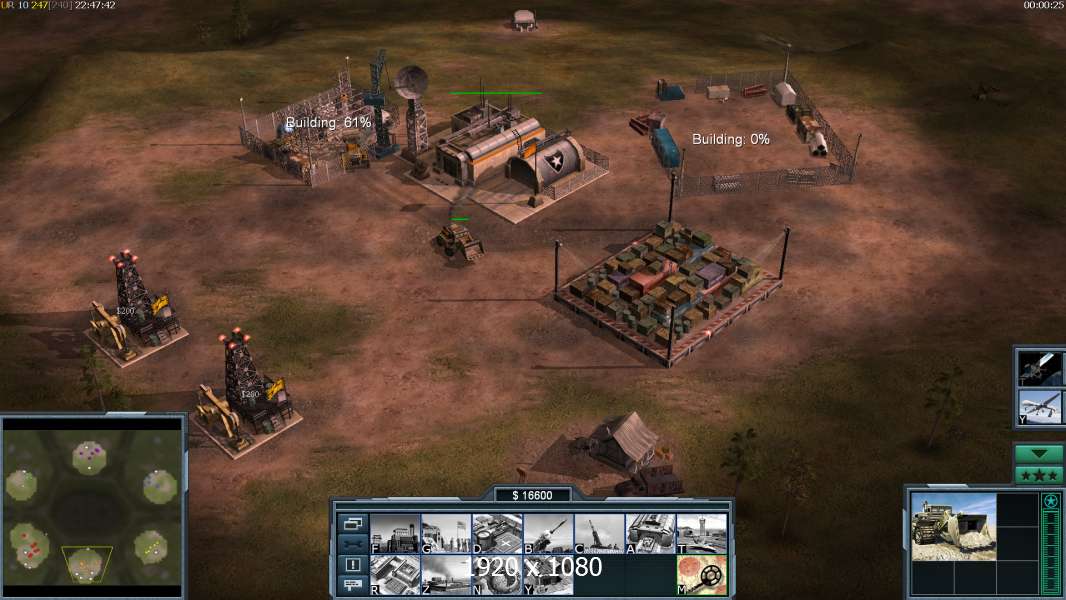Pick the build icon labeled C
The height and width of the screenshot is (600, 1066).
599,533
